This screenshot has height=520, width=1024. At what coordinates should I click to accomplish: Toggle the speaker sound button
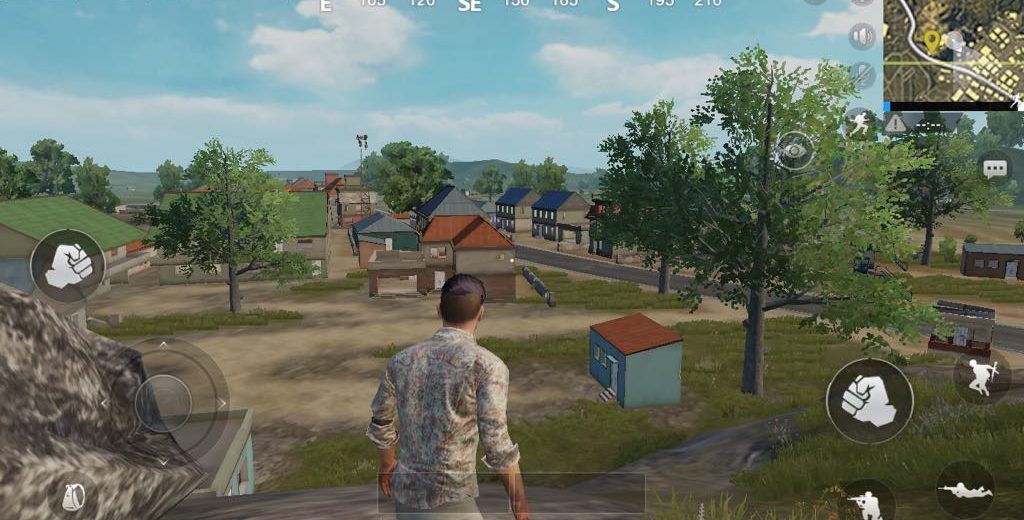[862, 38]
